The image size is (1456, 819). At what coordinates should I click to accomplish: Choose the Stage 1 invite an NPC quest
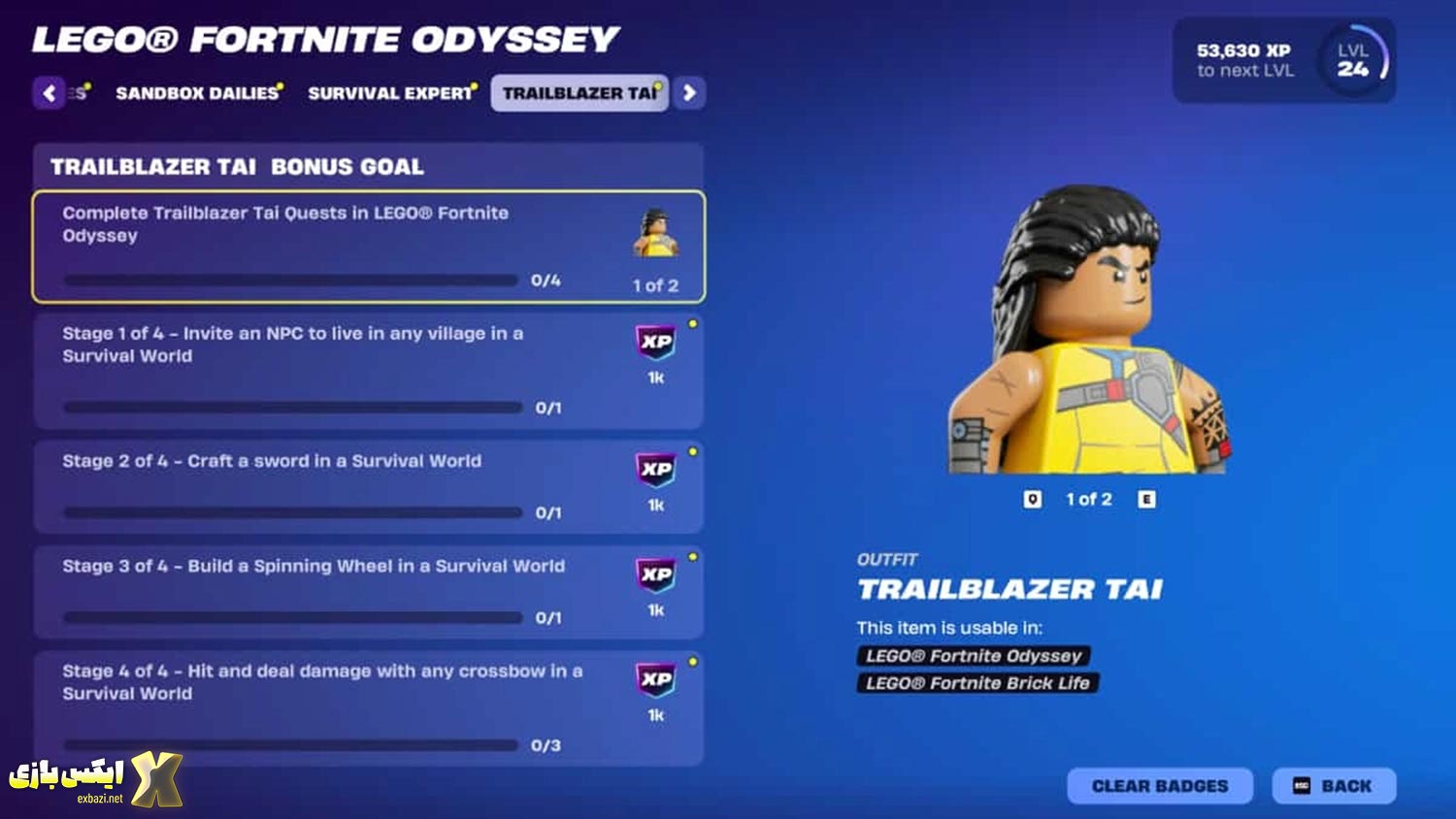point(369,371)
